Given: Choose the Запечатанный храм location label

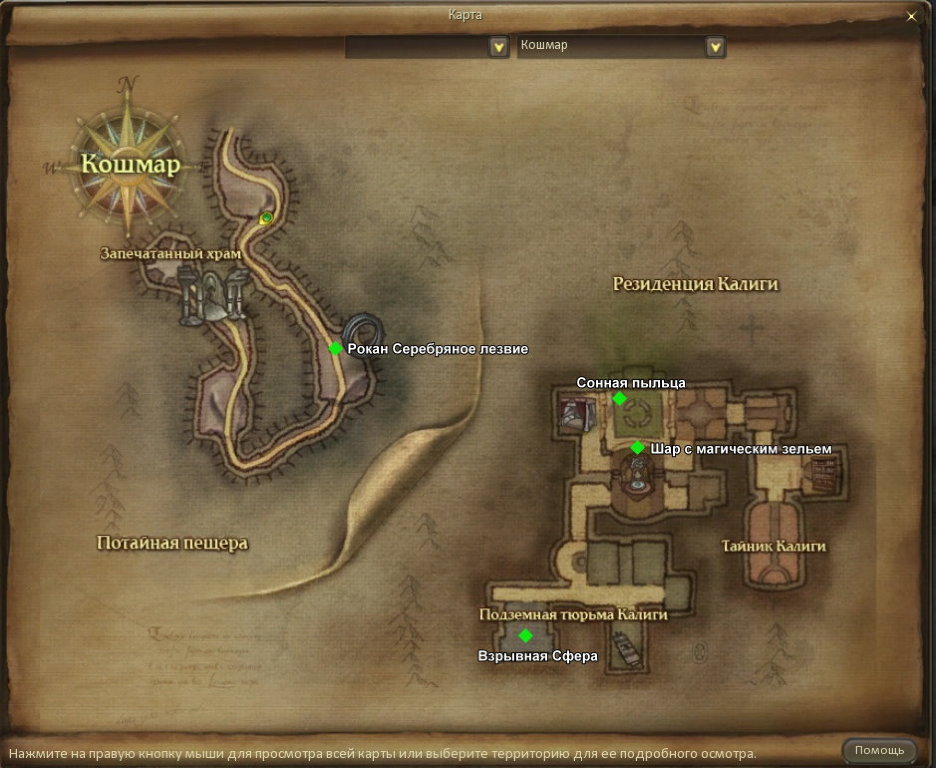Looking at the screenshot, I should pyautogui.click(x=171, y=254).
